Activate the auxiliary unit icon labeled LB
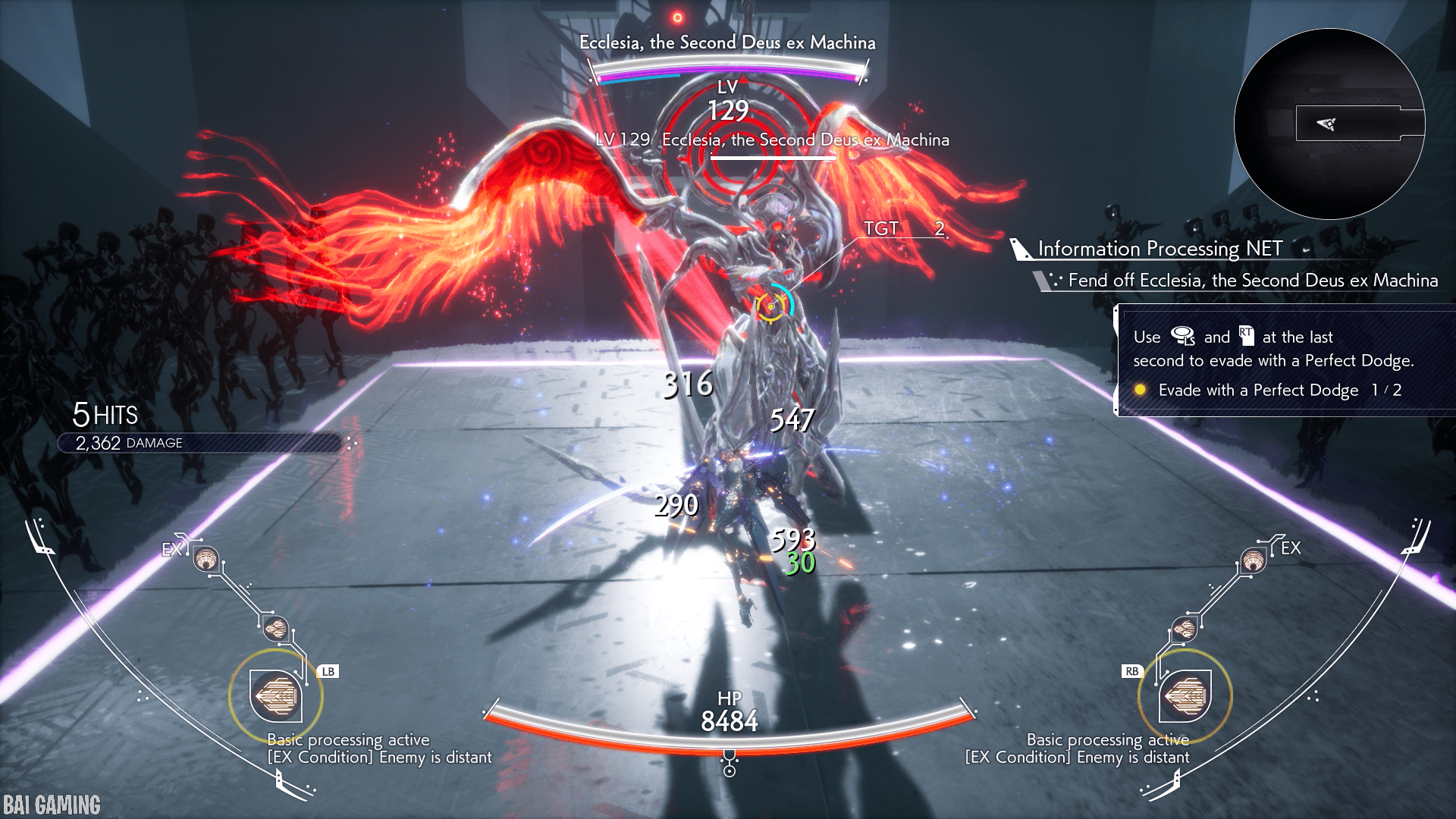This screenshot has height=819, width=1456. [276, 695]
